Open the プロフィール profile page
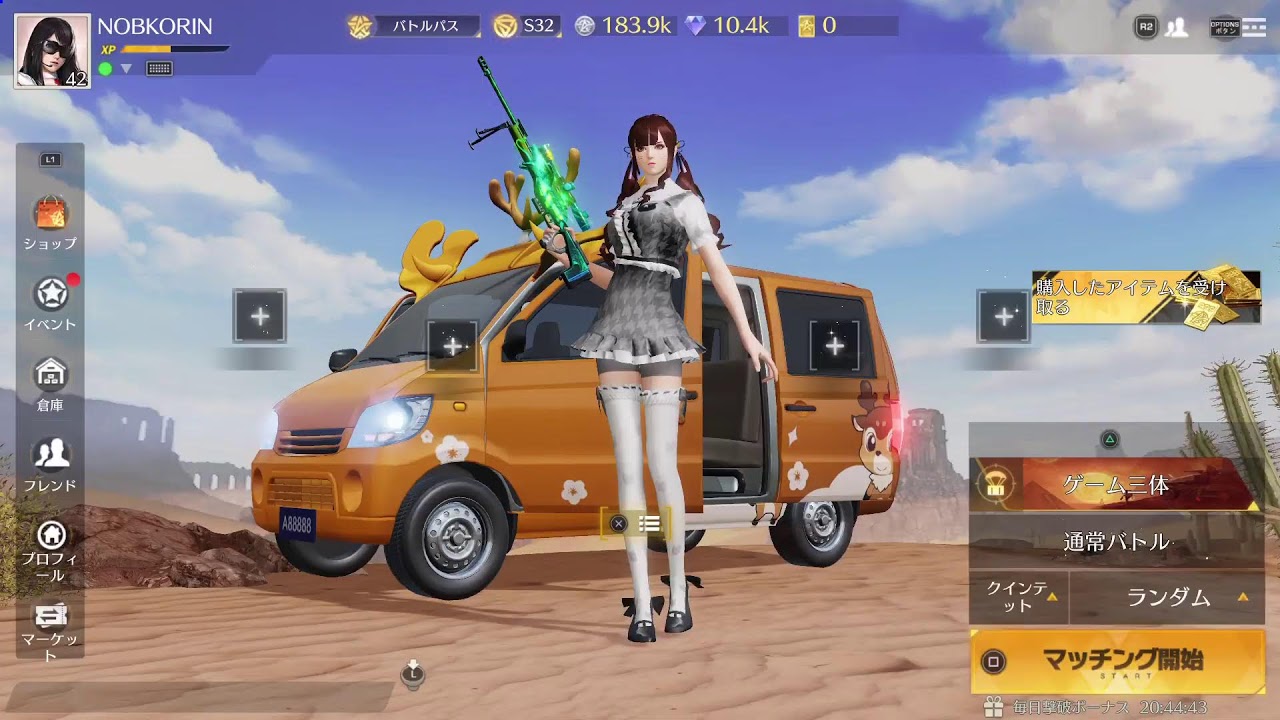The height and width of the screenshot is (720, 1280). click(50, 548)
